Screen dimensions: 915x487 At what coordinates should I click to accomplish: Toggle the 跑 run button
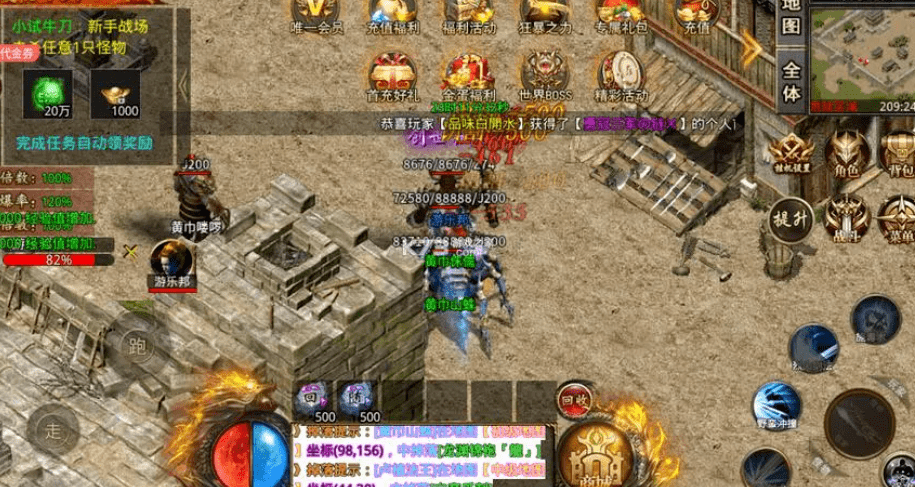(x=136, y=347)
